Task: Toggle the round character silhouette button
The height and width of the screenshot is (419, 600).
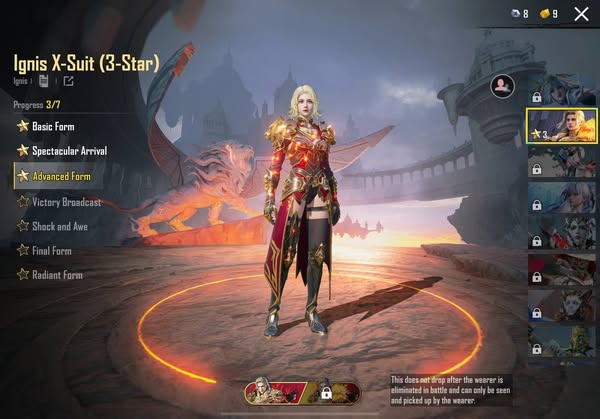Action: (501, 87)
